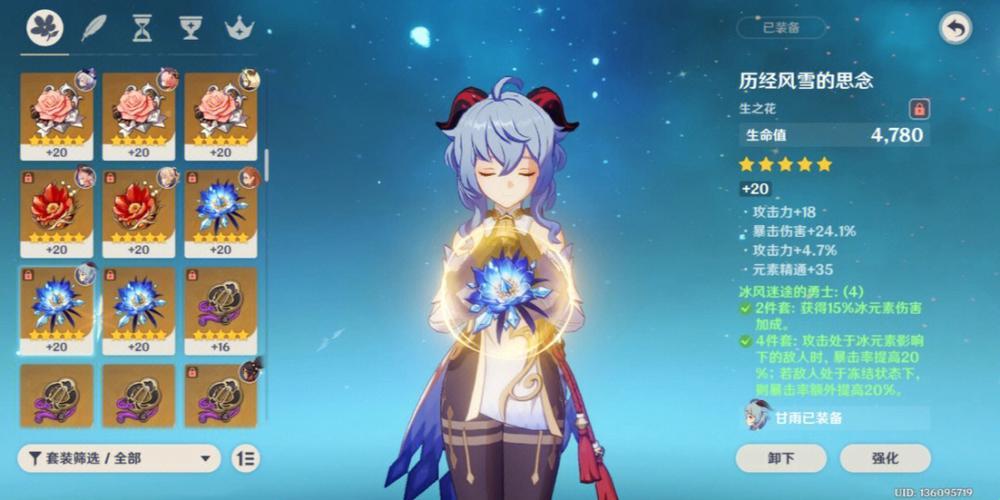Enhance the artifact with 强化 button
Screen dimensions: 1000x500
click(x=884, y=458)
